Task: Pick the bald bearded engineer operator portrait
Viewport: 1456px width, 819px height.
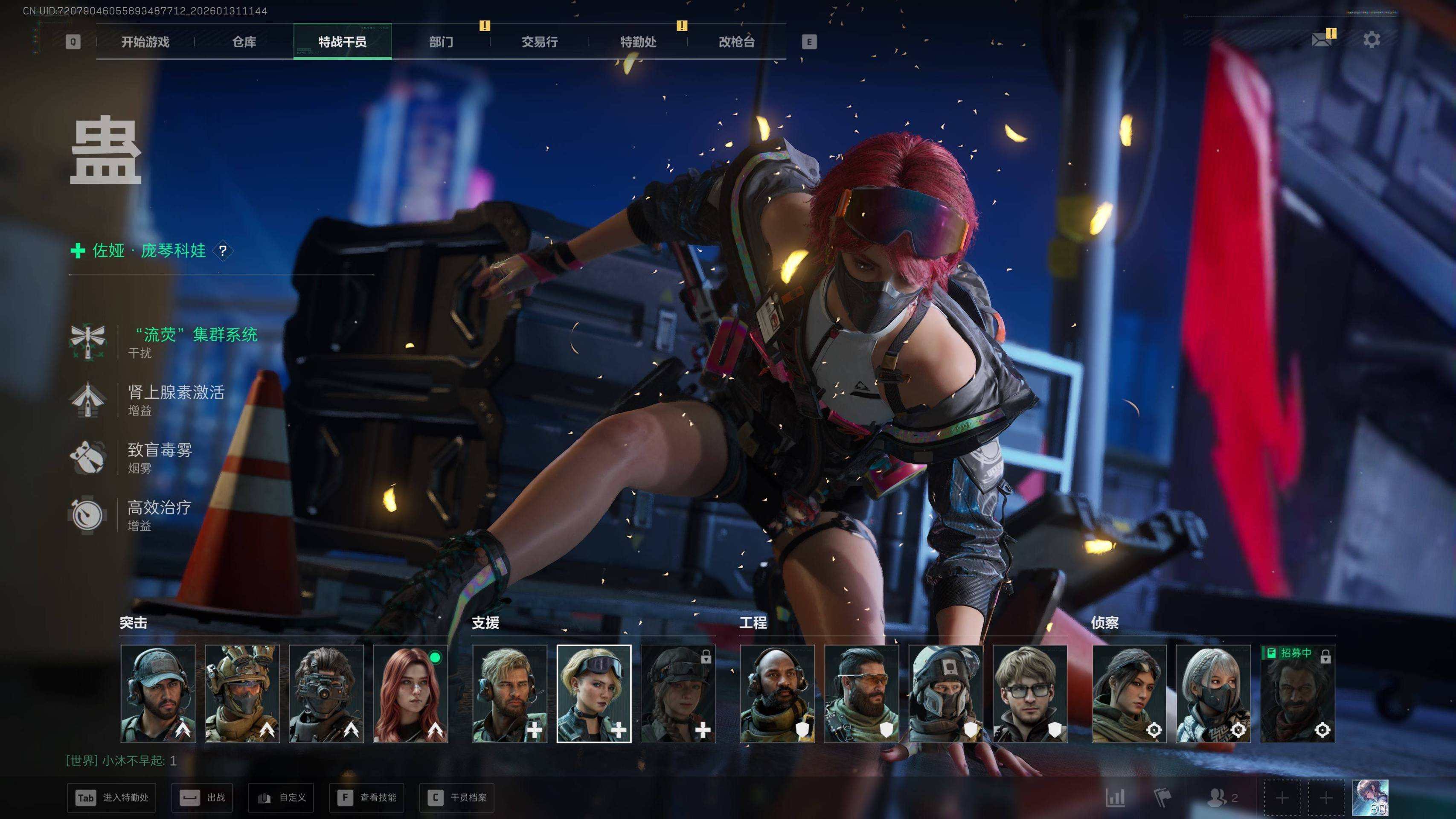Action: [777, 694]
